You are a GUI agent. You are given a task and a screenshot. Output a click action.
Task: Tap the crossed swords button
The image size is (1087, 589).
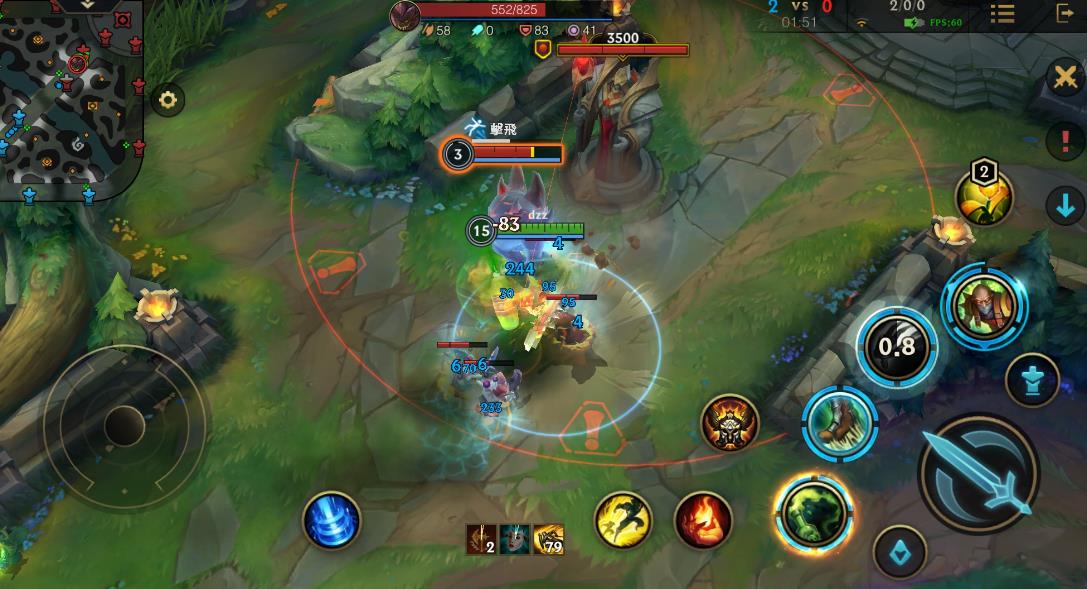coord(1066,77)
